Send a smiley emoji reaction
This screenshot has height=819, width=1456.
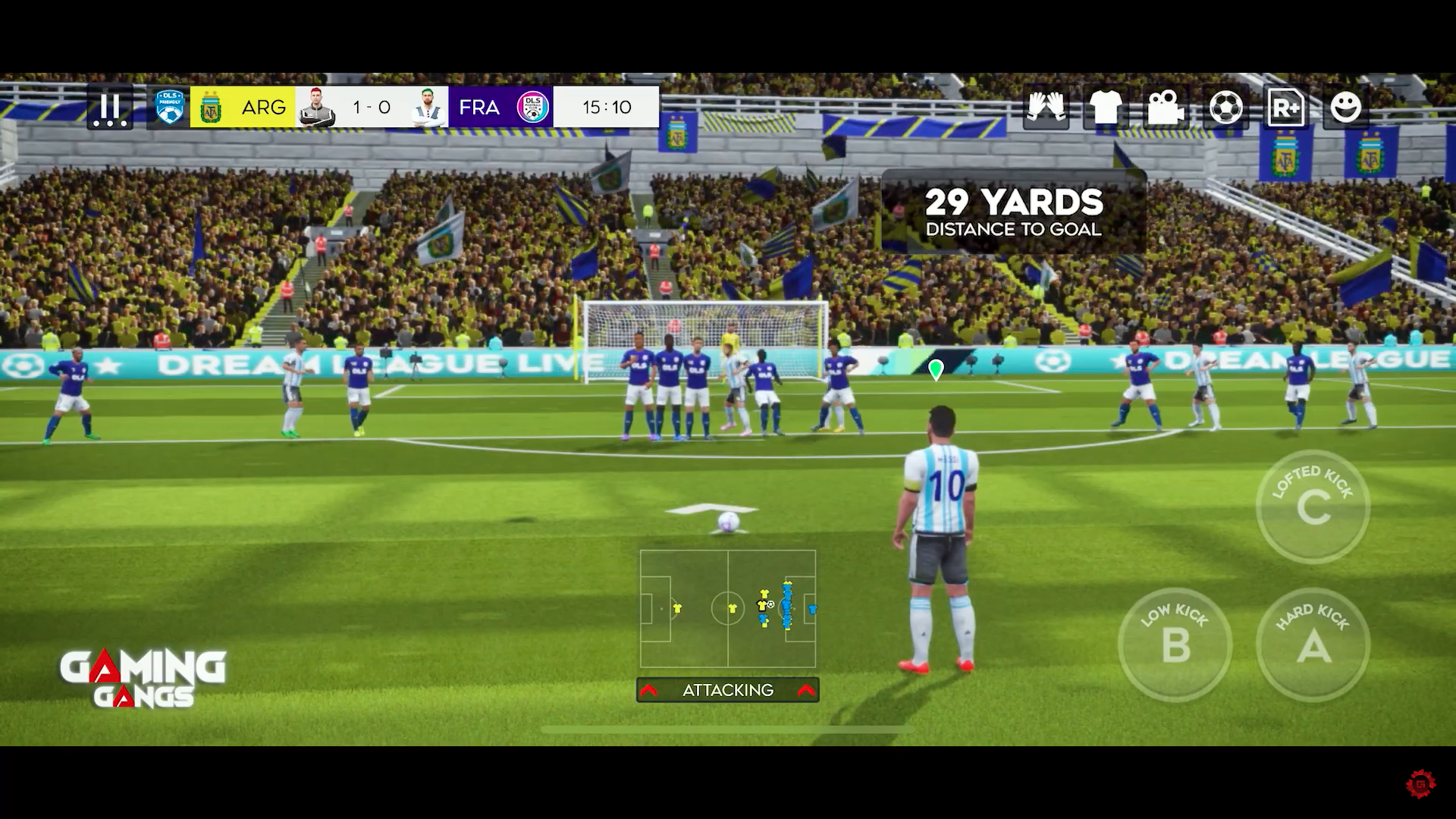click(x=1345, y=107)
